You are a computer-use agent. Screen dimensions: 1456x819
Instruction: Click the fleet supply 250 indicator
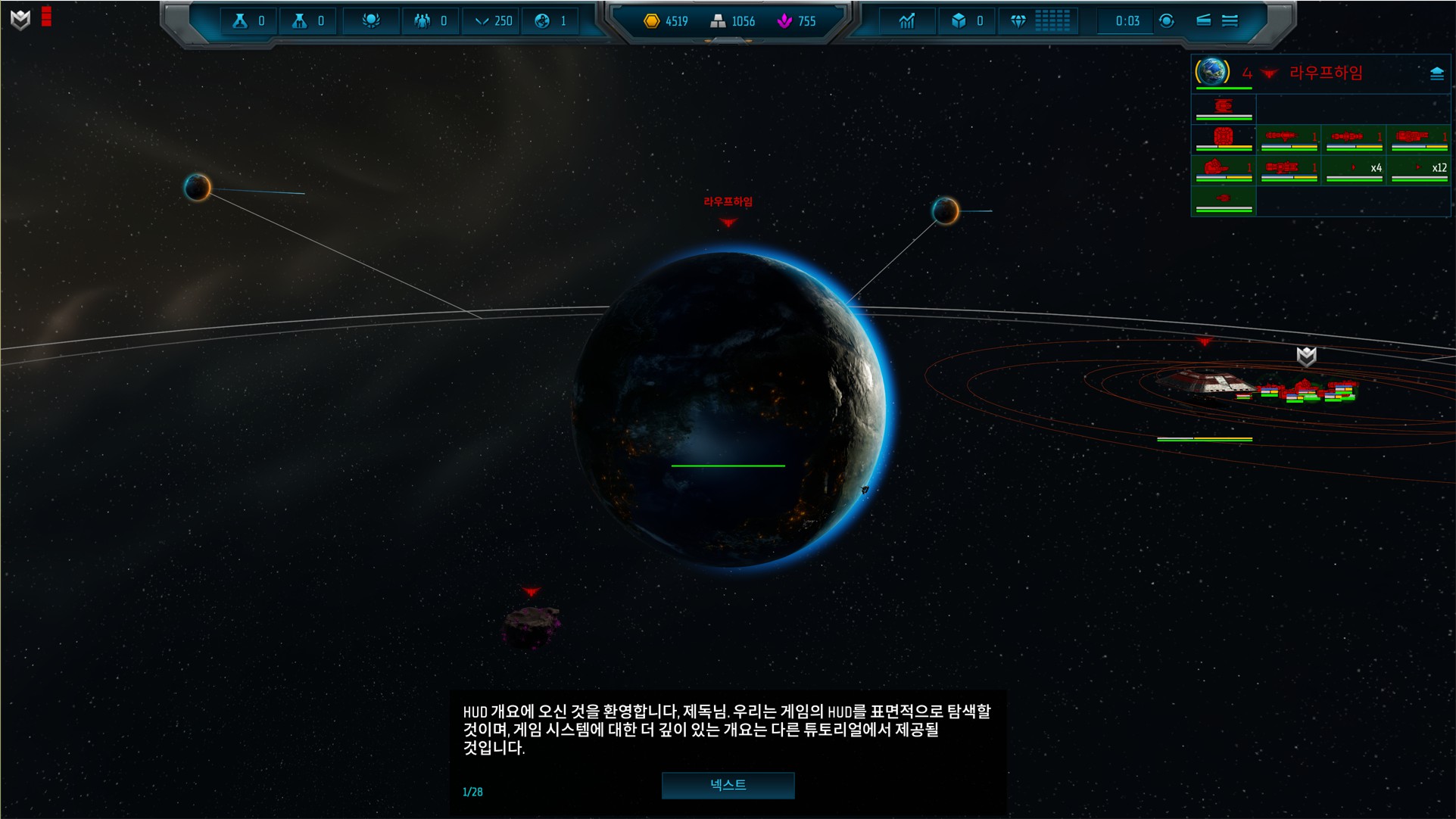493,21
